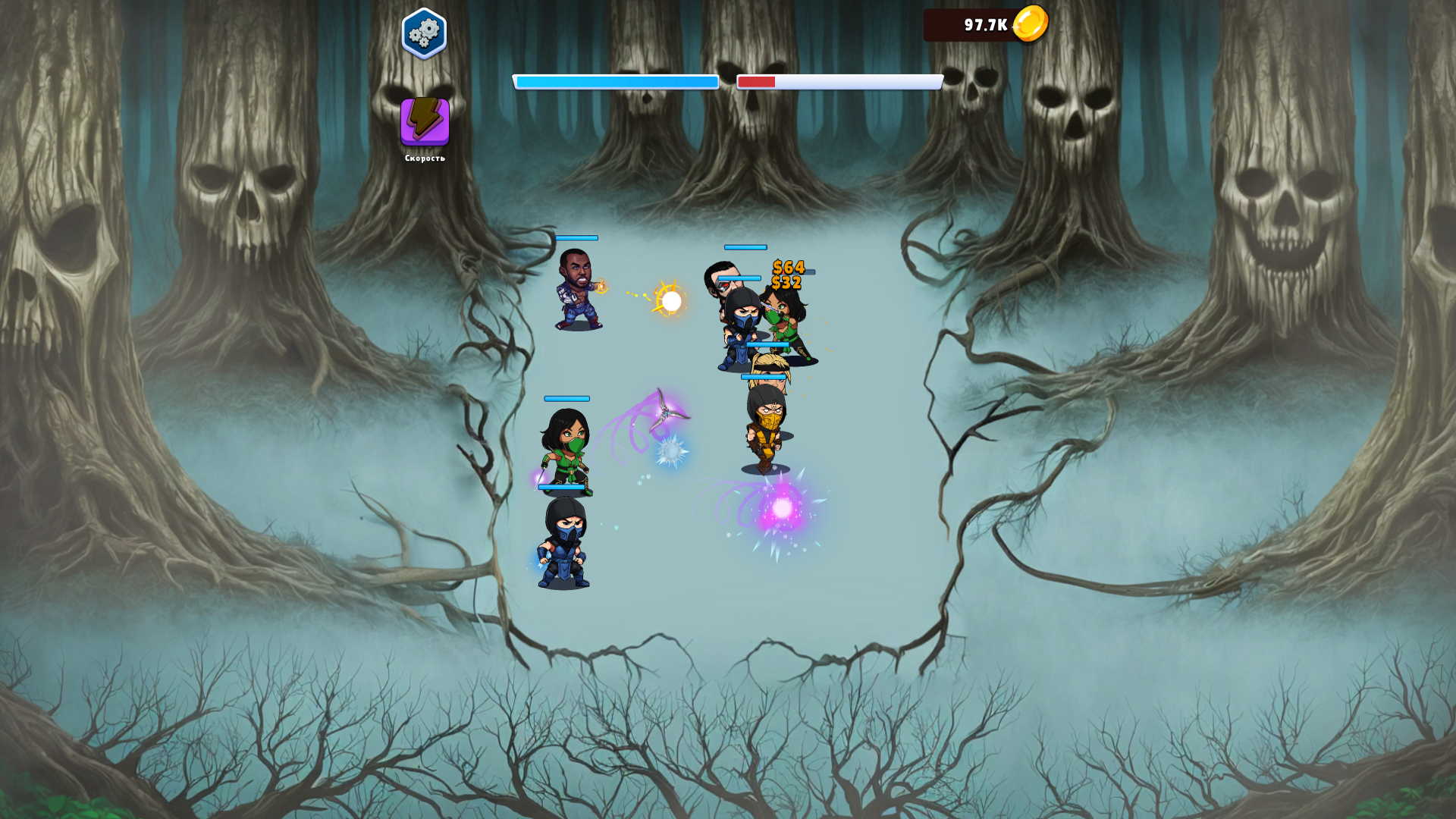
Task: Click the hexagonal gears emblem
Action: click(x=424, y=32)
